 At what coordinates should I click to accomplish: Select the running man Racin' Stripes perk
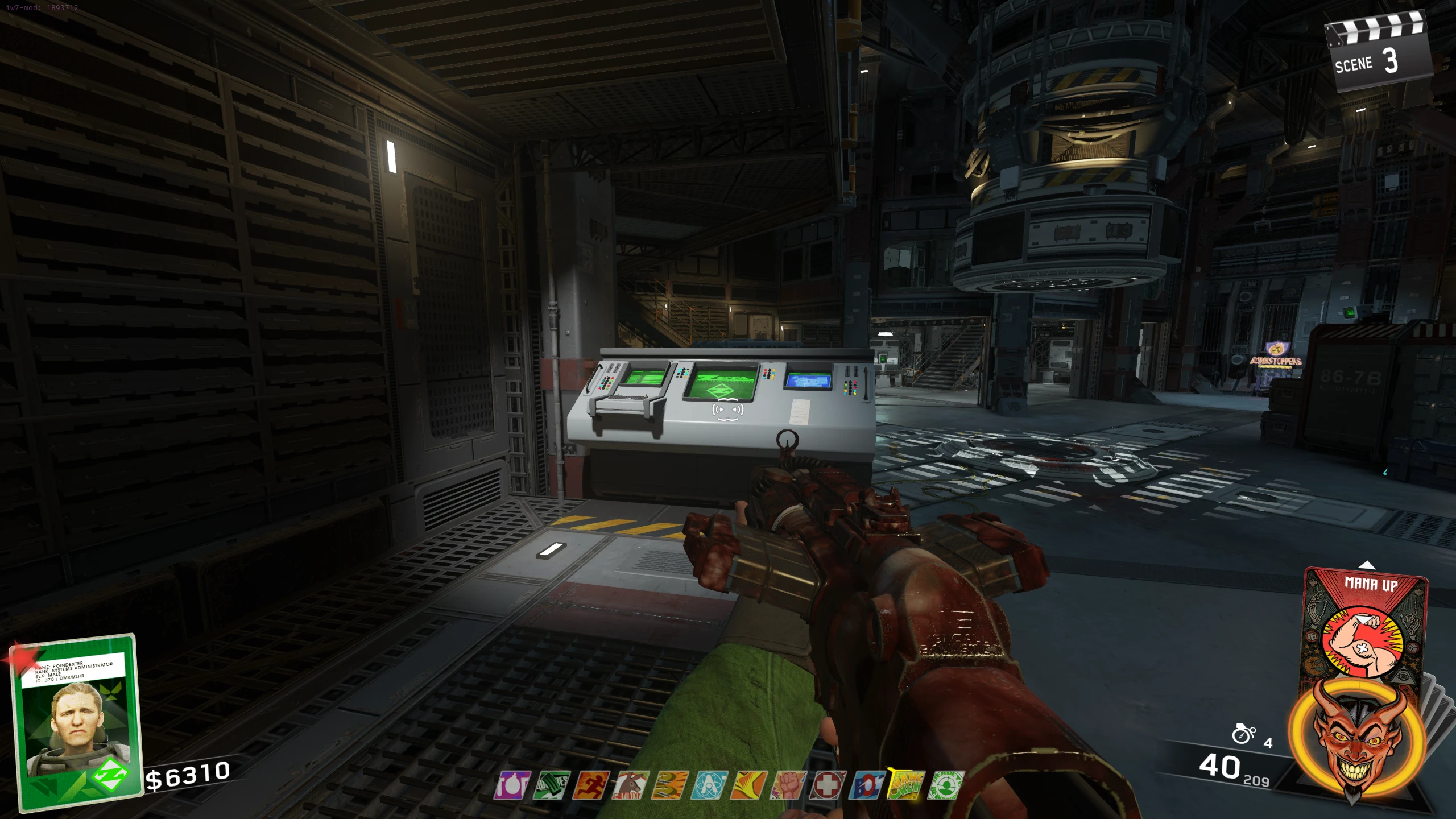pos(591,785)
